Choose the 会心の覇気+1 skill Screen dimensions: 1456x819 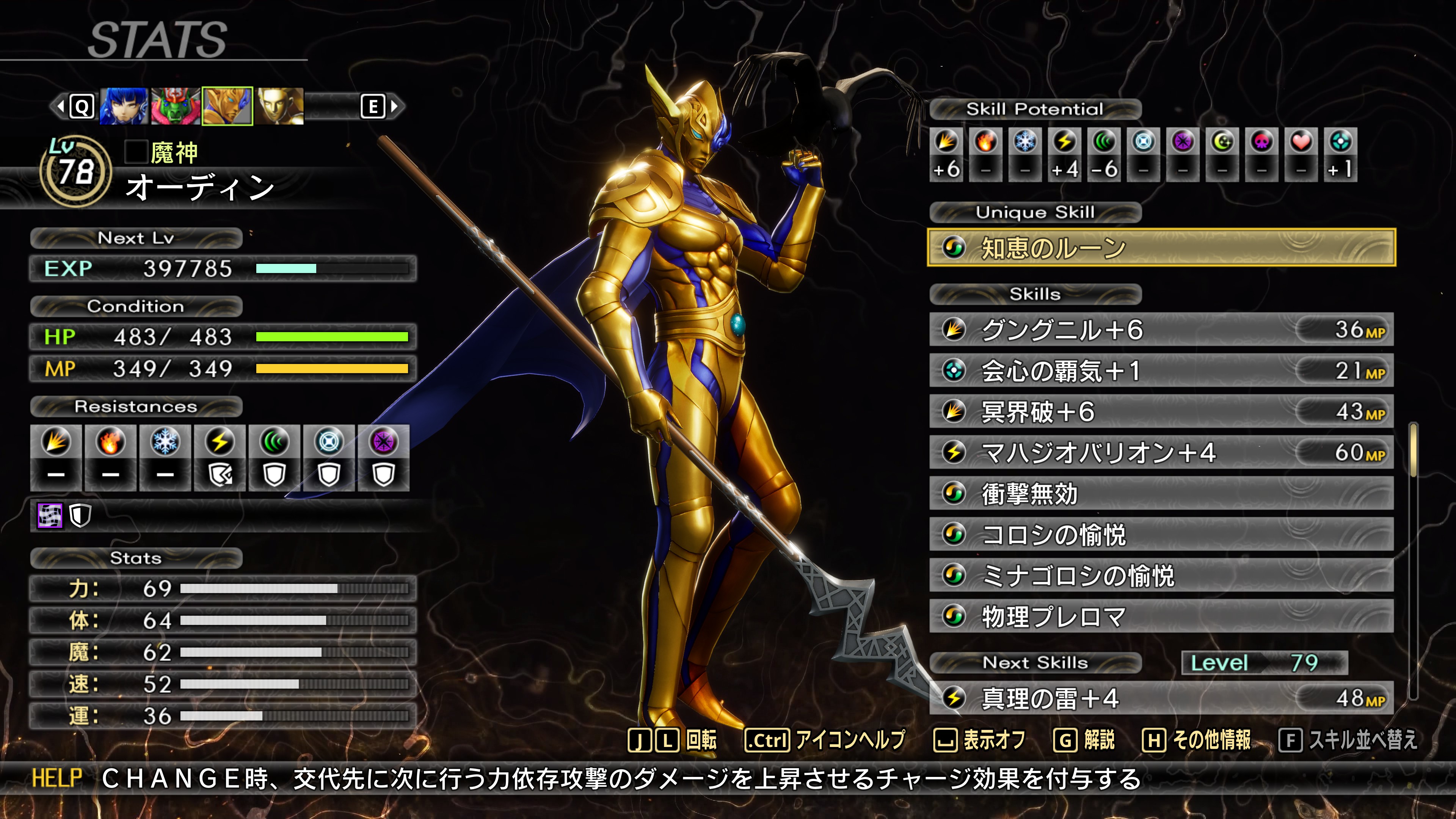click(x=1161, y=371)
